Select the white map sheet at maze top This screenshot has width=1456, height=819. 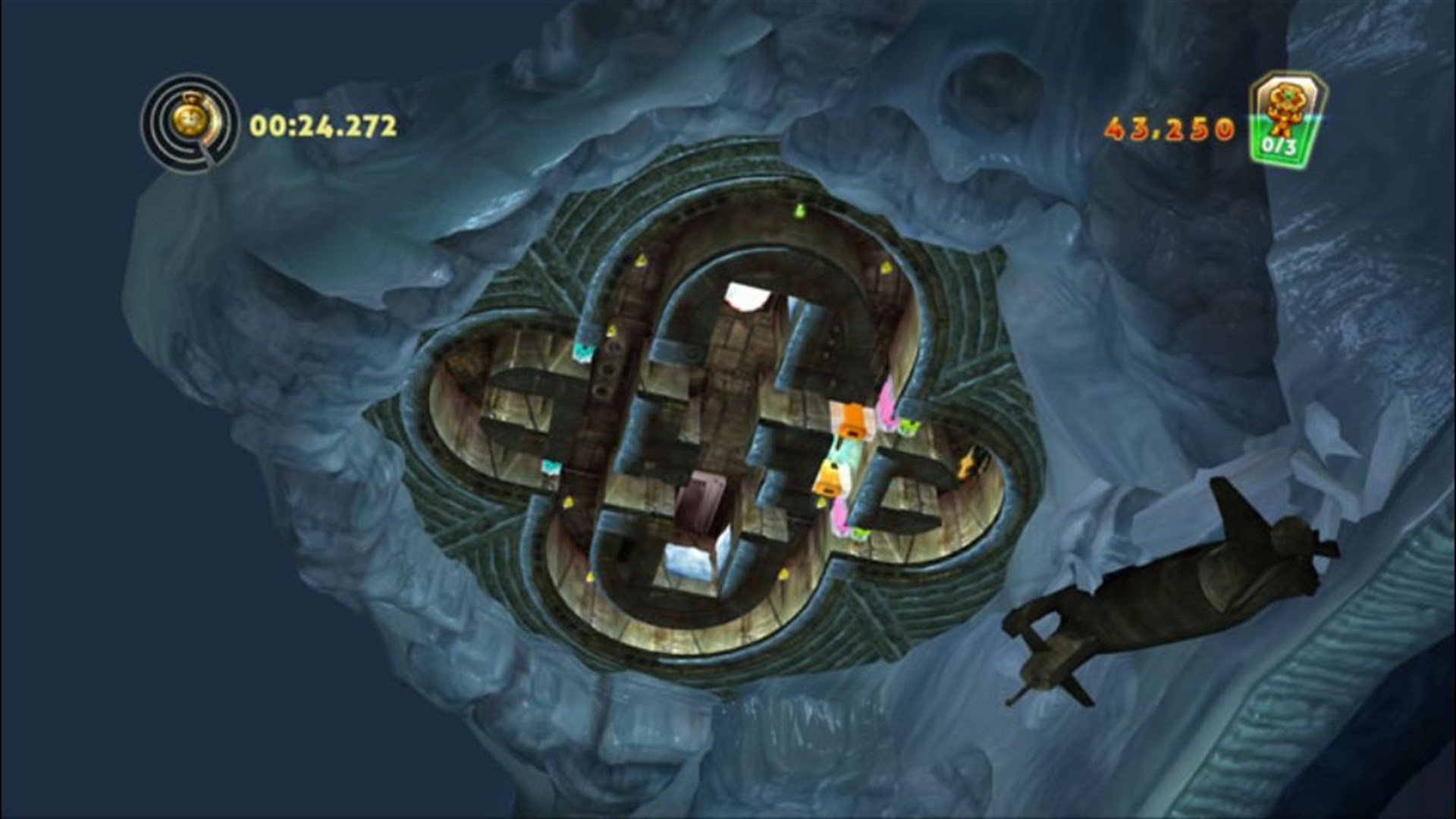pos(747,296)
